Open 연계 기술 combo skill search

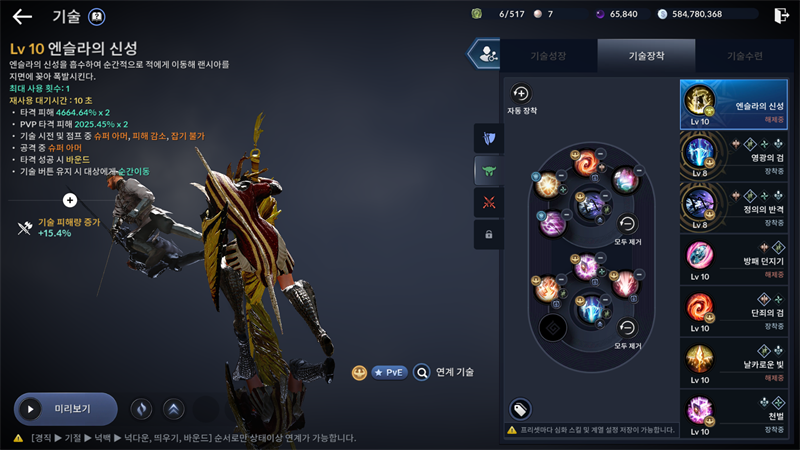[x=444, y=372]
